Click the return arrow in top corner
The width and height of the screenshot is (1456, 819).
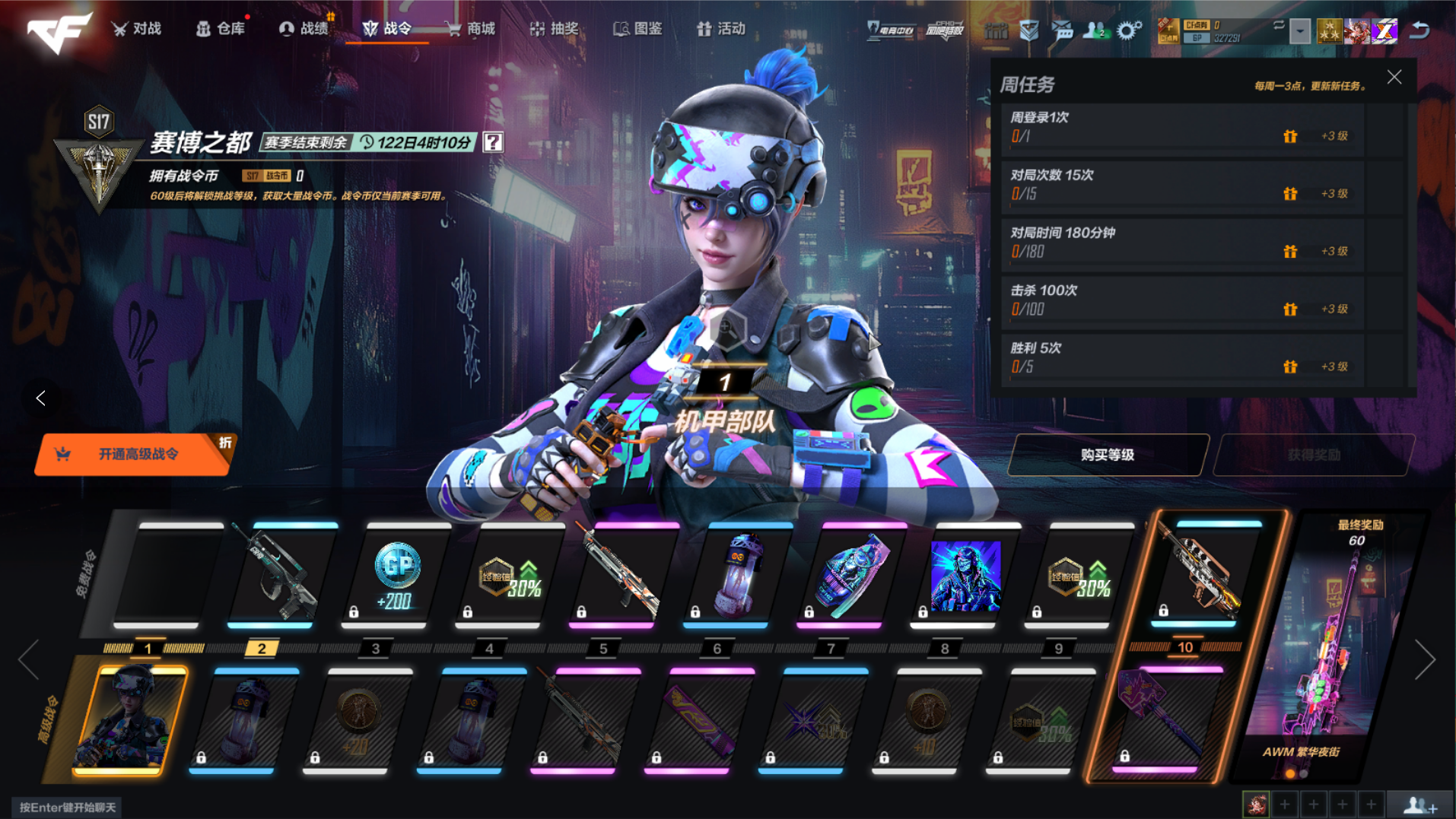tap(1419, 30)
